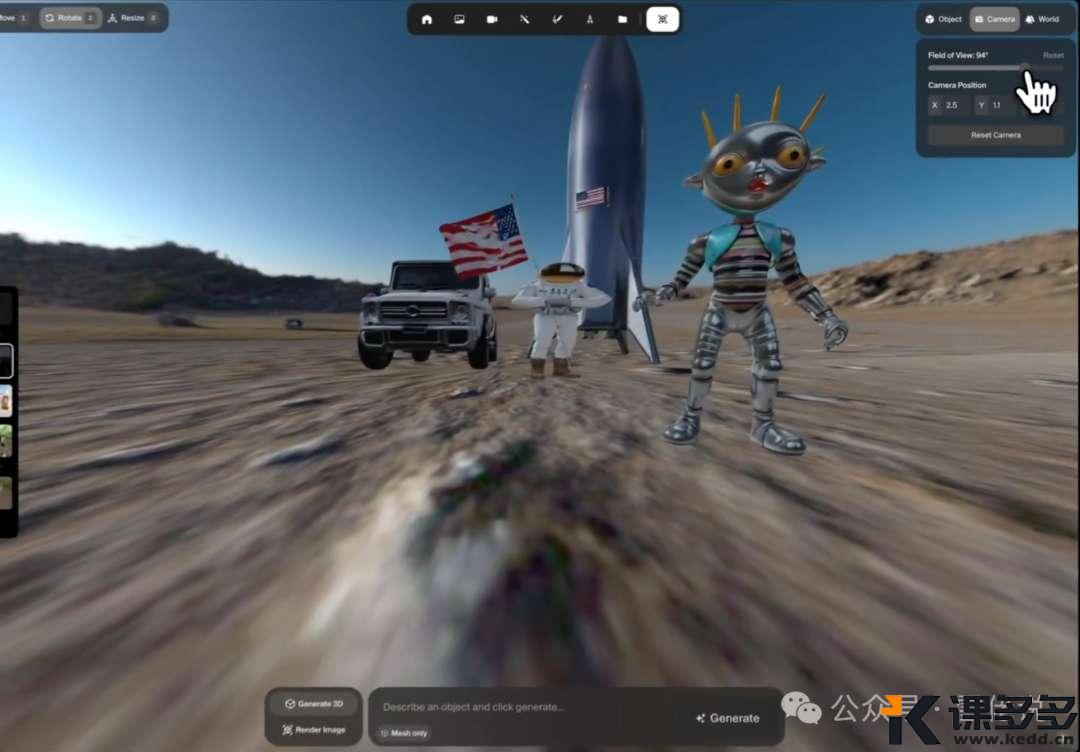Select the image icon in top toolbar
This screenshot has width=1080, height=752.
tap(459, 19)
